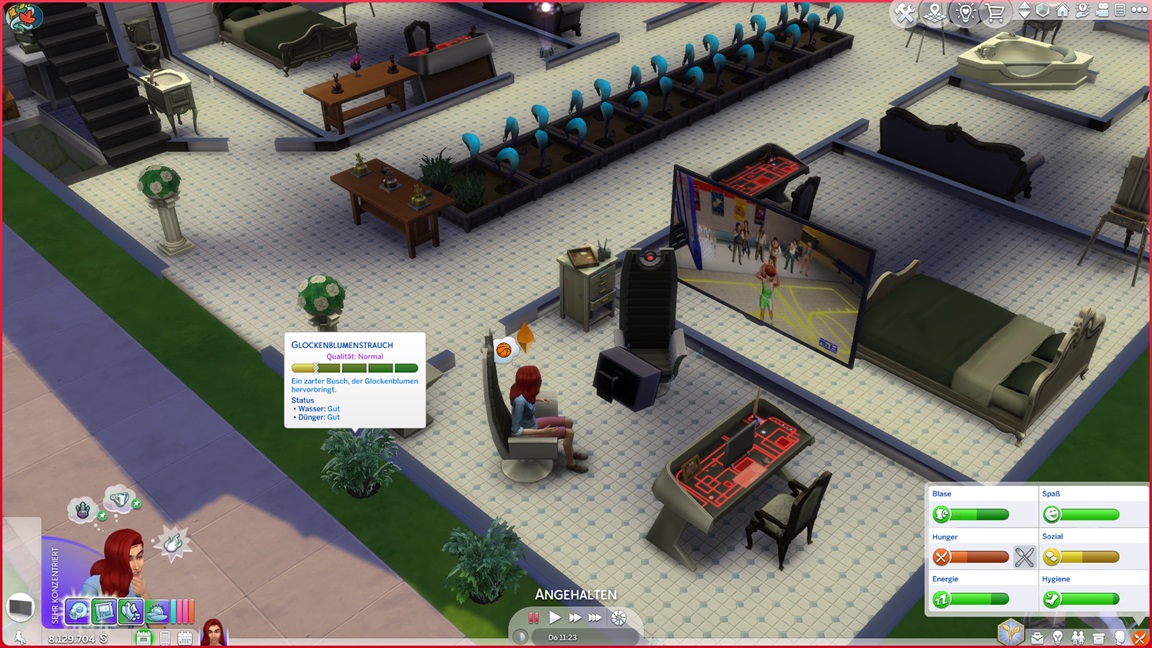
Task: Set the game to ultra speed
Action: click(x=595, y=618)
